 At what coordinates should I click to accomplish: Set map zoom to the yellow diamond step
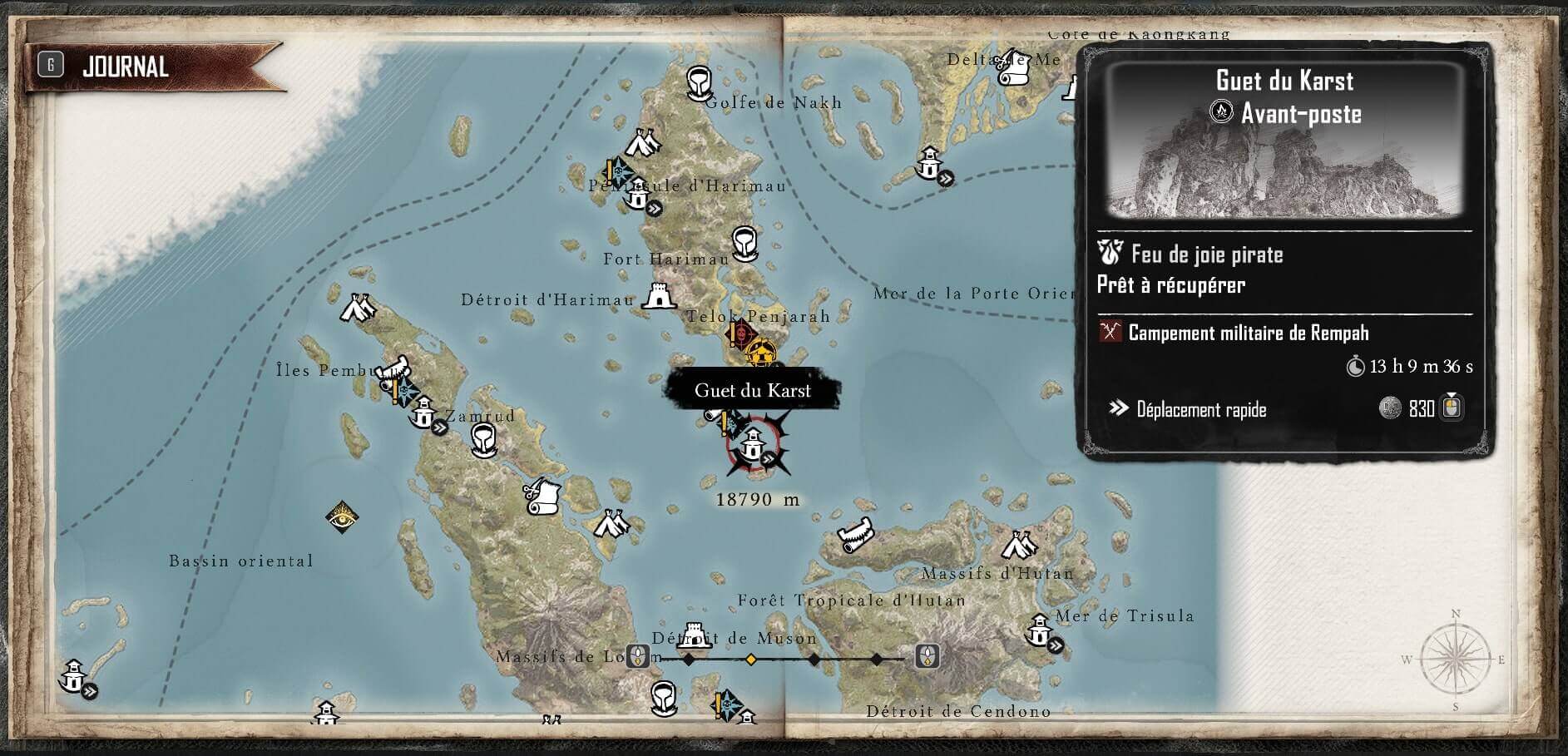coord(750,660)
